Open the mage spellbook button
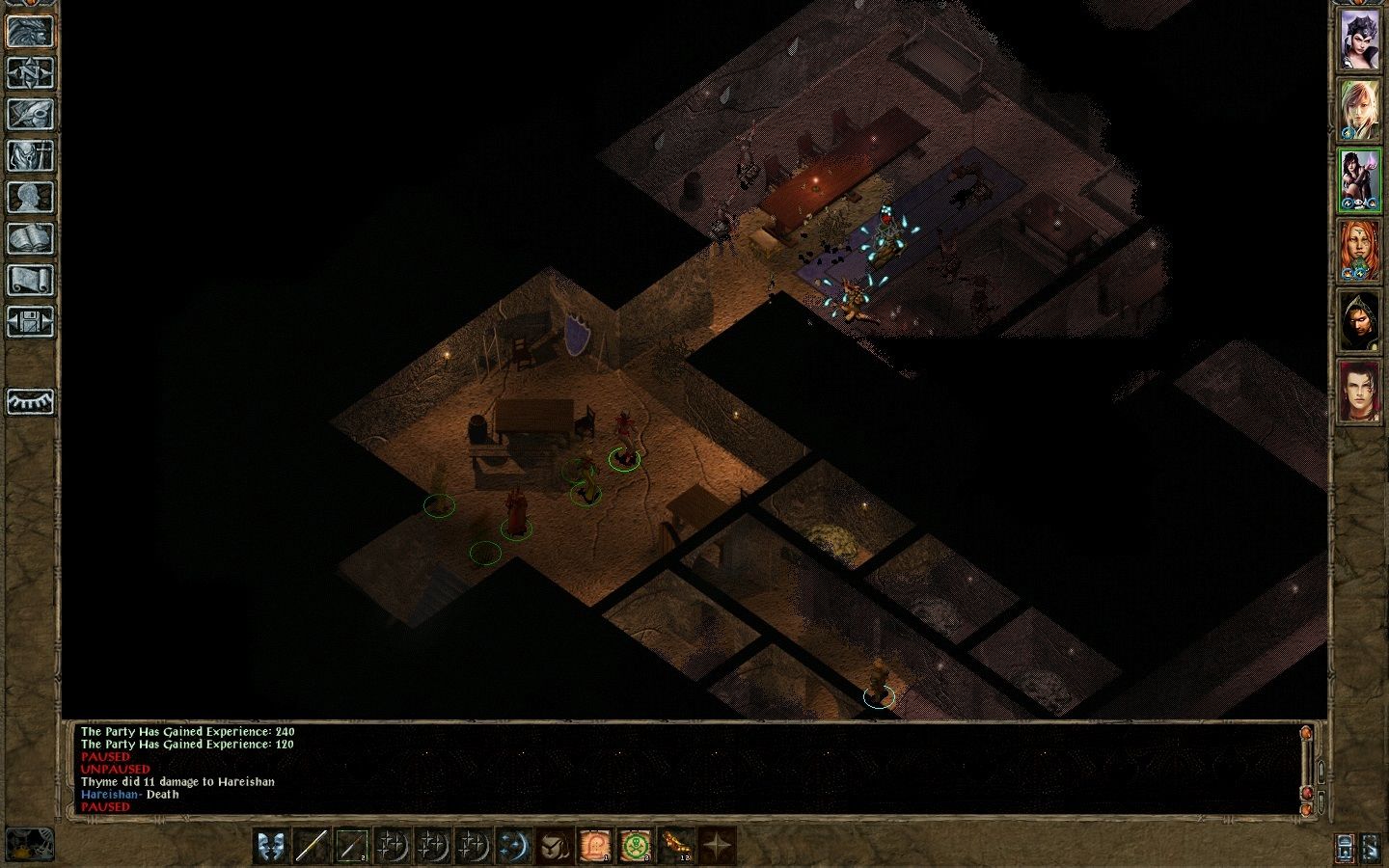Viewport: 1389px width, 868px height. pyautogui.click(x=30, y=238)
